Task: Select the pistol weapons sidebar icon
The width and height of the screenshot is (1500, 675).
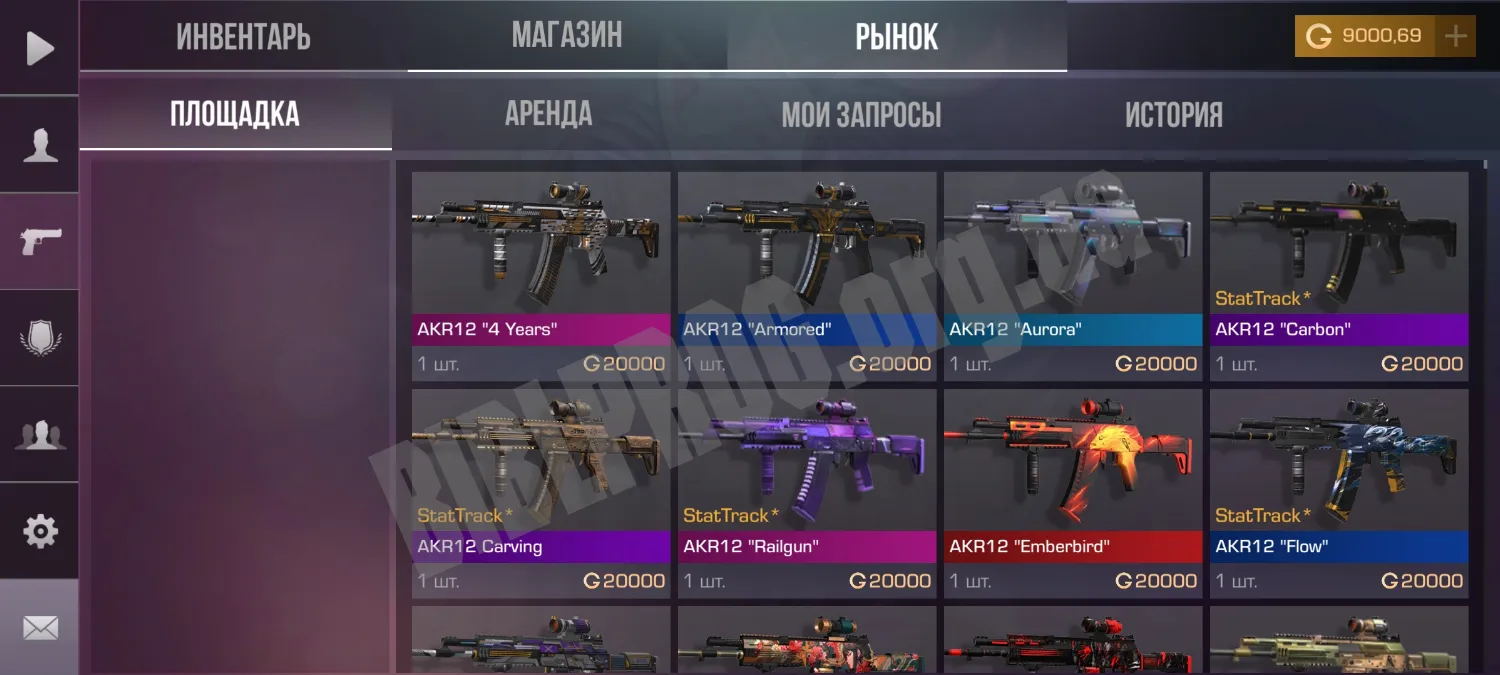Action: 39,241
